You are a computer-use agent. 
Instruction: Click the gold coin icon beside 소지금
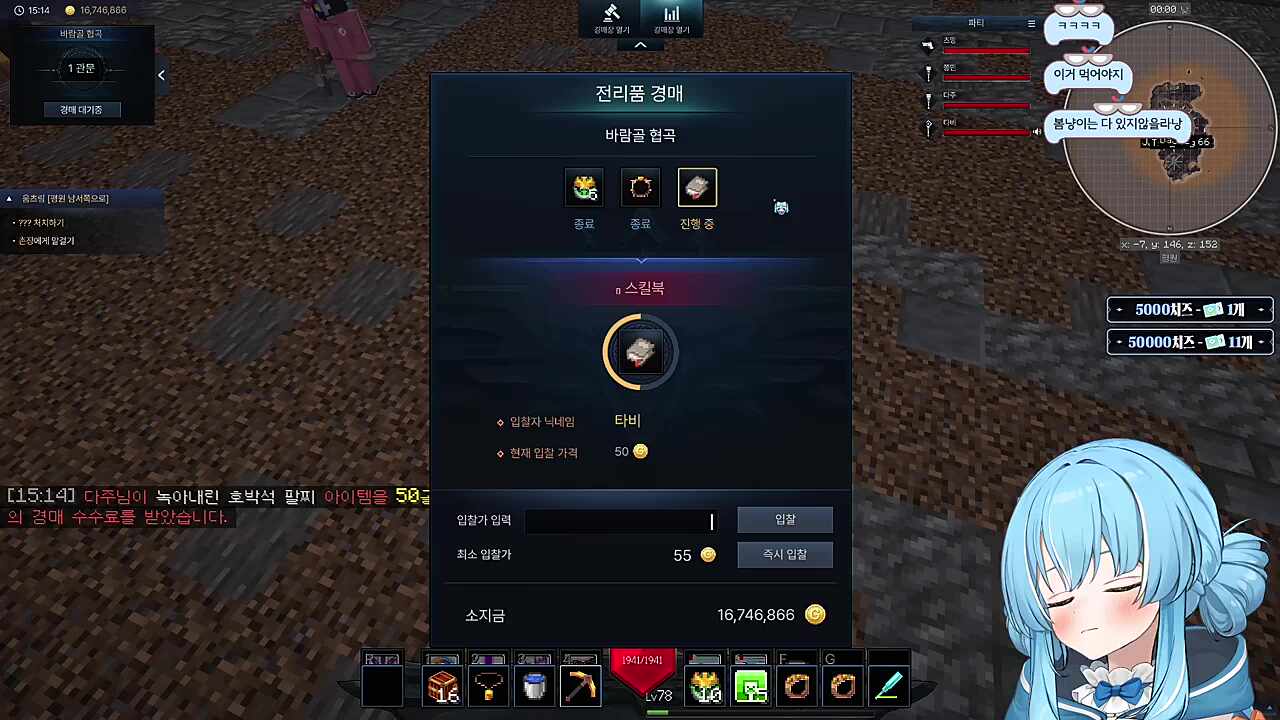pyautogui.click(x=815, y=614)
